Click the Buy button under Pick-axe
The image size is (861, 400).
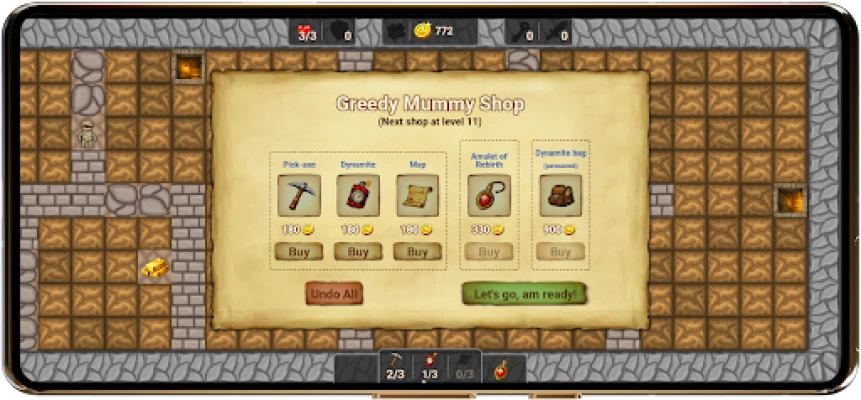click(298, 251)
